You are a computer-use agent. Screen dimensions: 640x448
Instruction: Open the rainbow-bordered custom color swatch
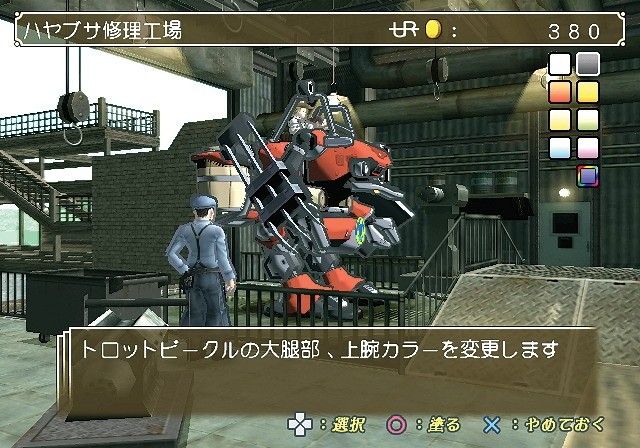pos(588,177)
